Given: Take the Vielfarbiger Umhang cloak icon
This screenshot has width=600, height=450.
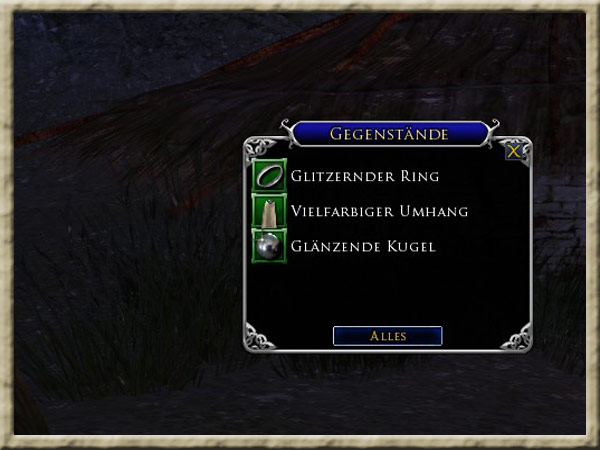Looking at the screenshot, I should click(x=269, y=211).
